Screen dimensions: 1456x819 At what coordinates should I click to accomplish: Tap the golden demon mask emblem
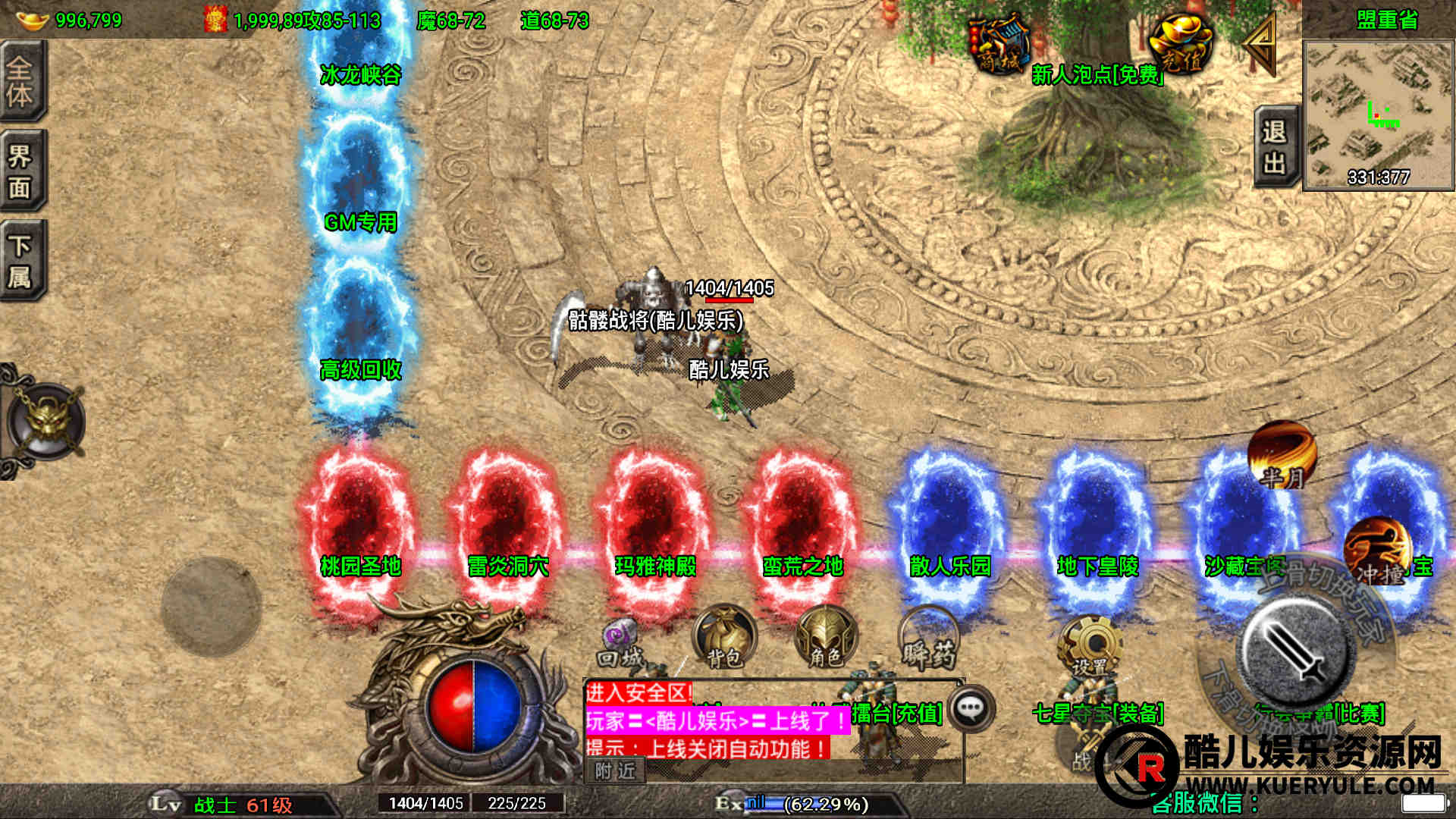pyautogui.click(x=47, y=421)
